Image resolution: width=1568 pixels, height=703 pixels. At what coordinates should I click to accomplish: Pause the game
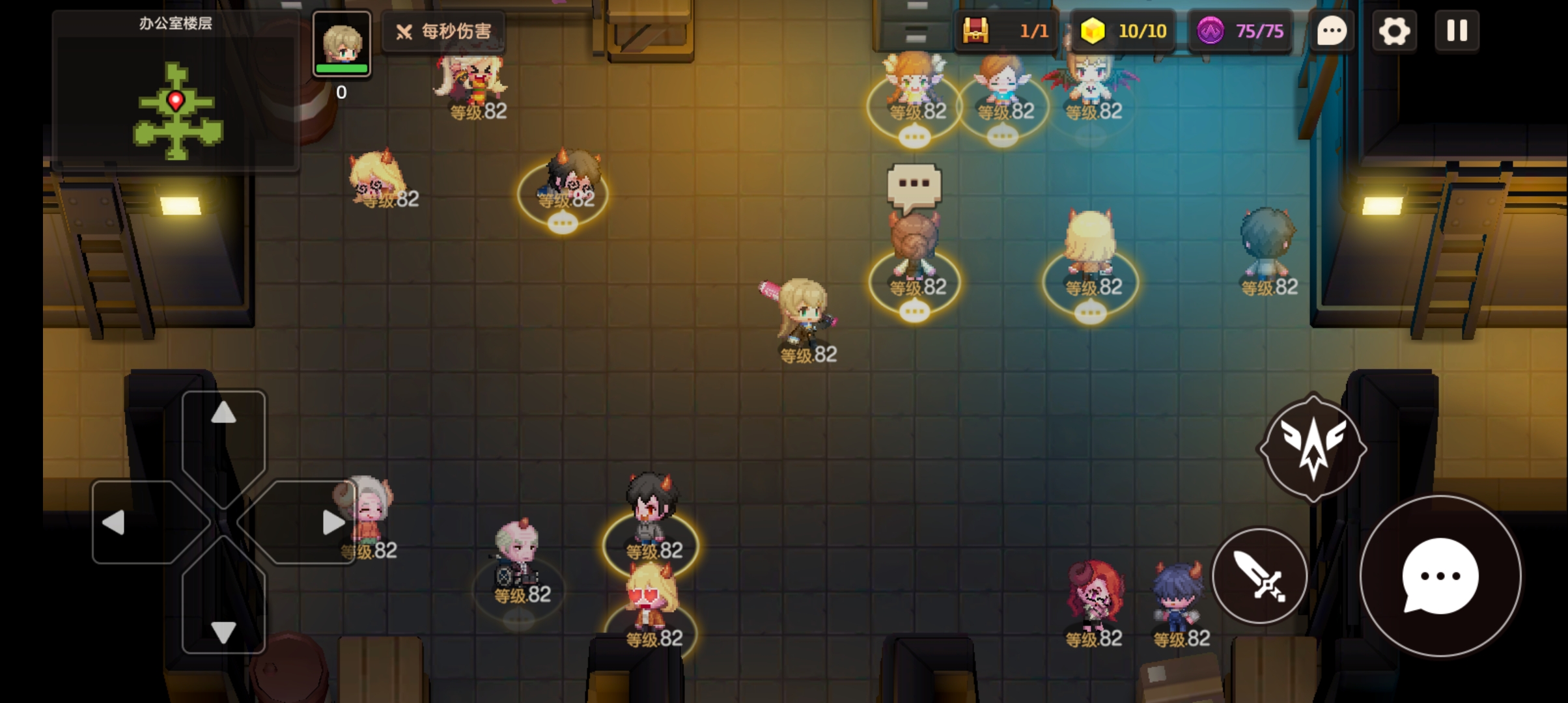[1457, 31]
